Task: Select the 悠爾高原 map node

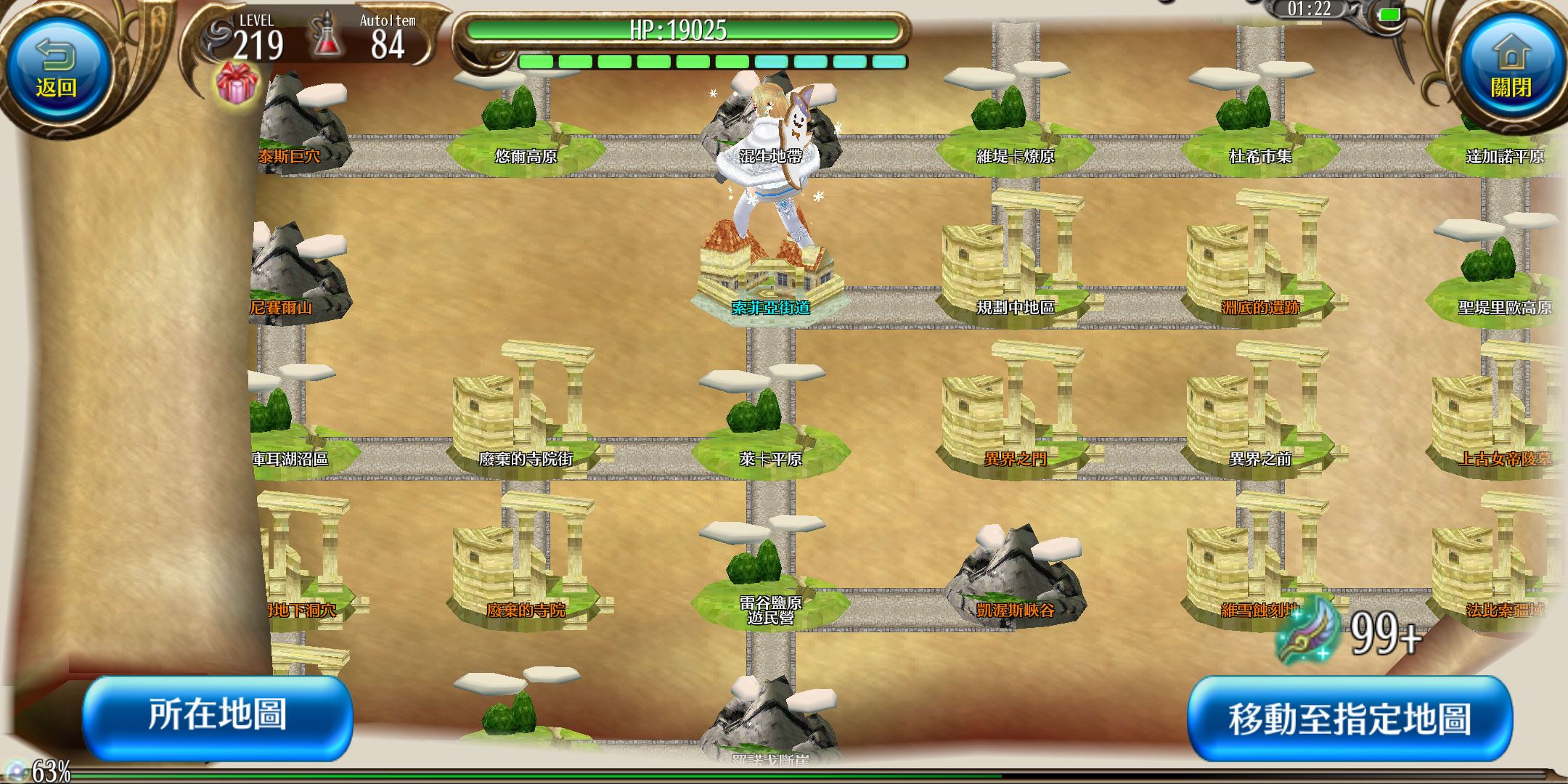Action: click(526, 138)
